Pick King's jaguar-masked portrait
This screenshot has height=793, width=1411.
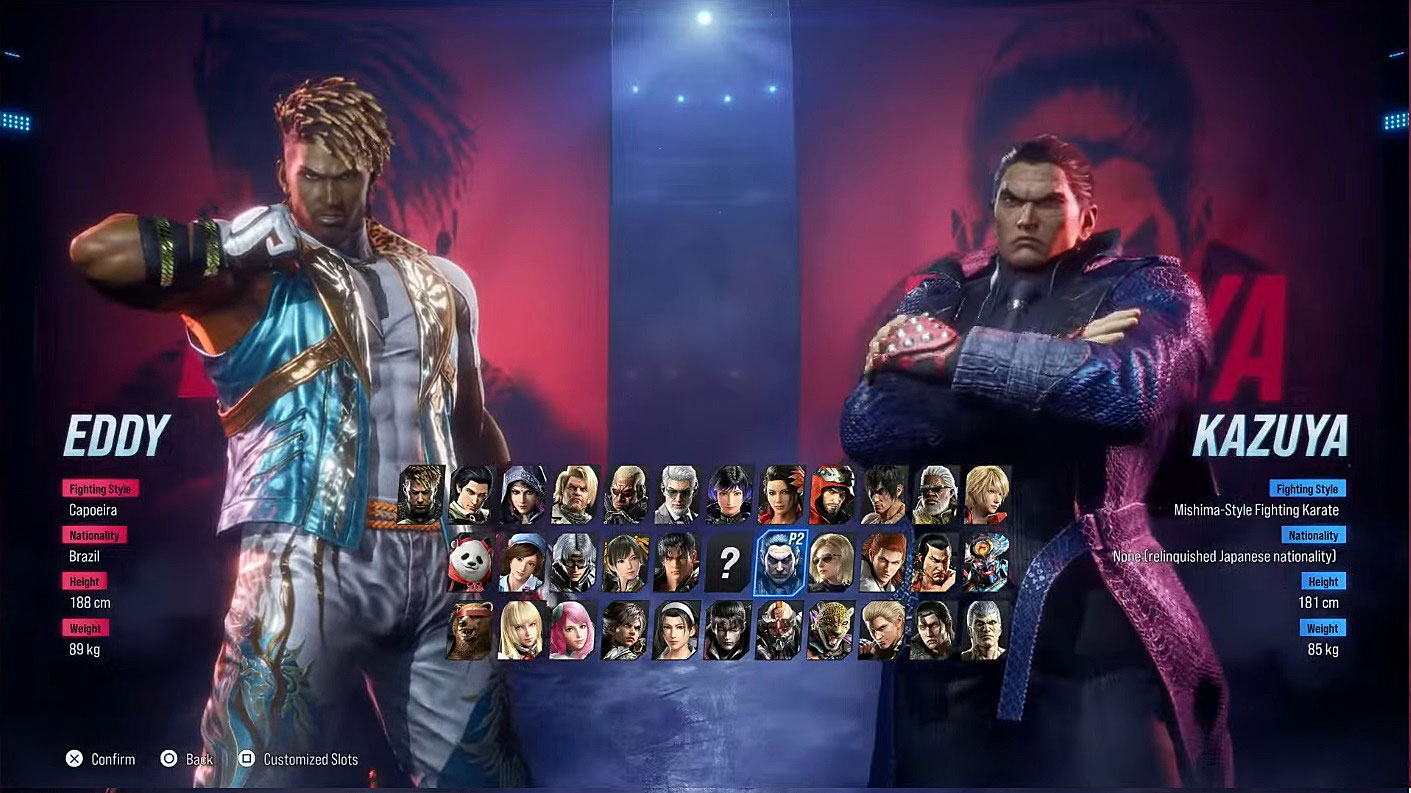click(832, 633)
